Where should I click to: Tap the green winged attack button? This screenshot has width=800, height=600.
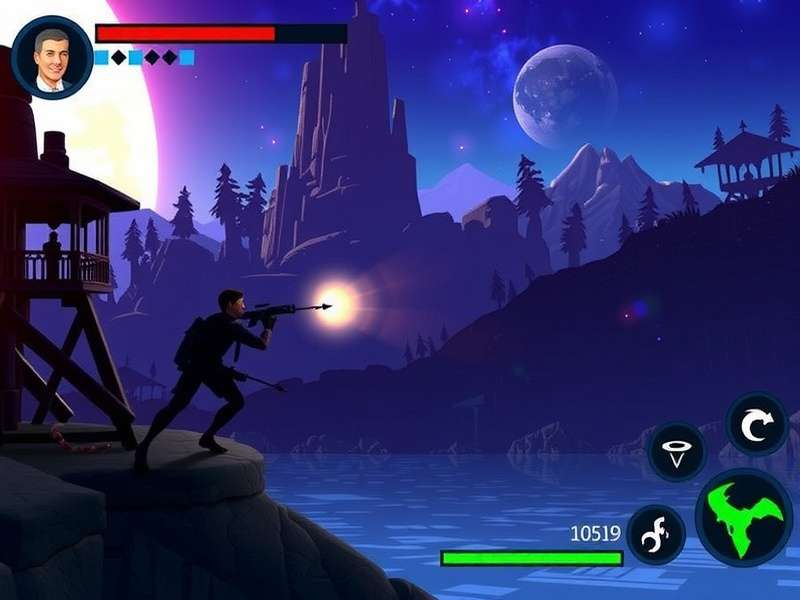click(x=744, y=518)
